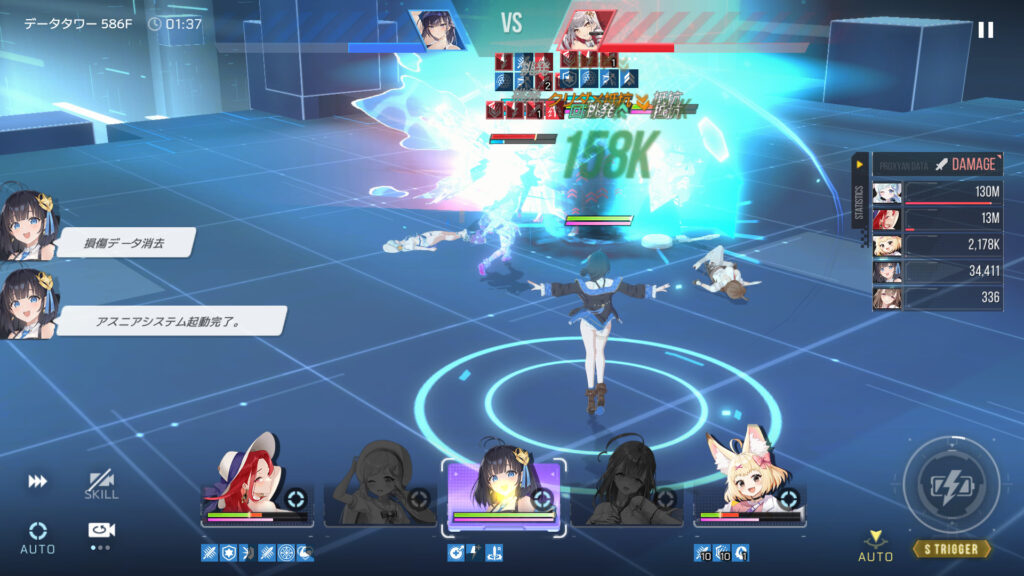Open the red enemy portrait at top
Viewport: 1024px width, 576px height.
(587, 30)
